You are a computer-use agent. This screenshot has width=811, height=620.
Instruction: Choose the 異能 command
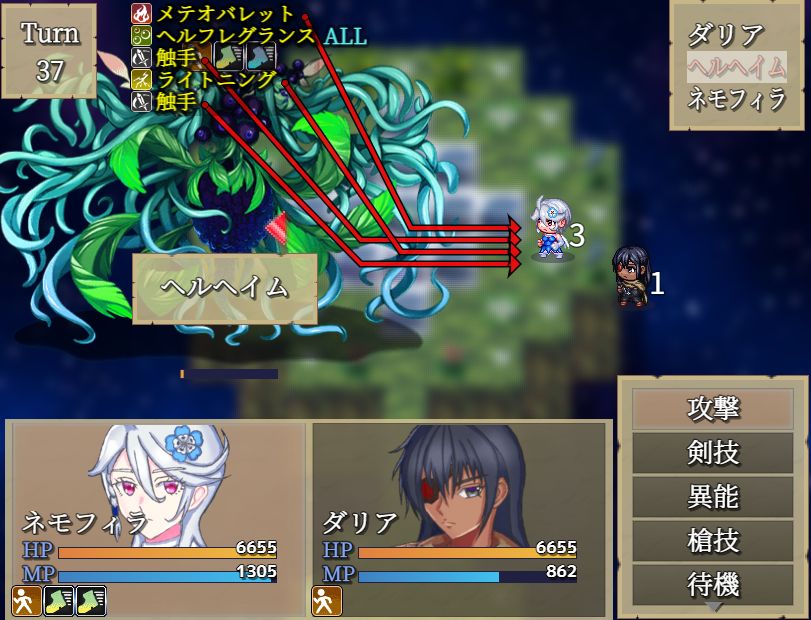713,497
